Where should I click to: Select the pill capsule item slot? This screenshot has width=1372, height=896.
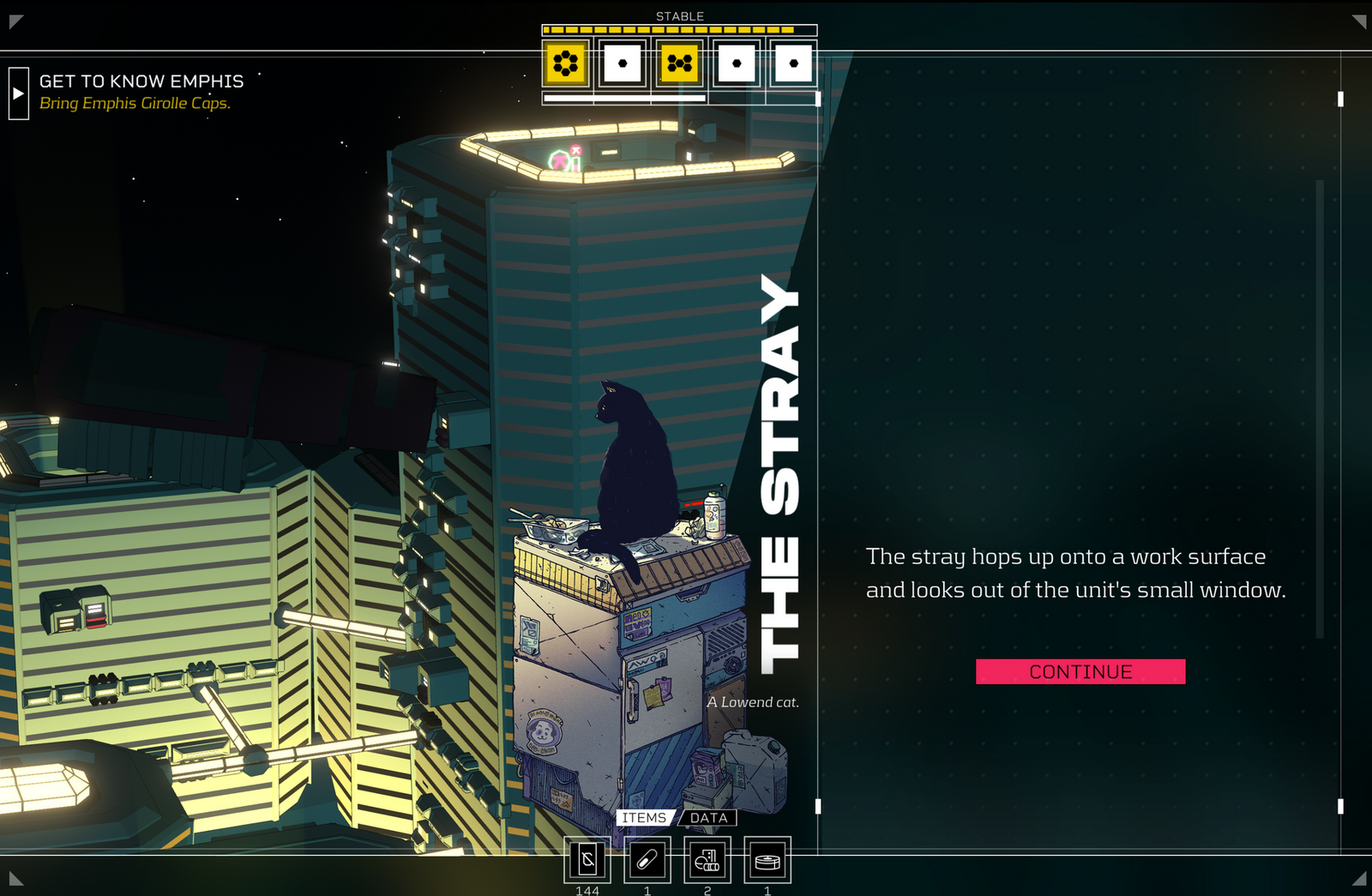[647, 860]
